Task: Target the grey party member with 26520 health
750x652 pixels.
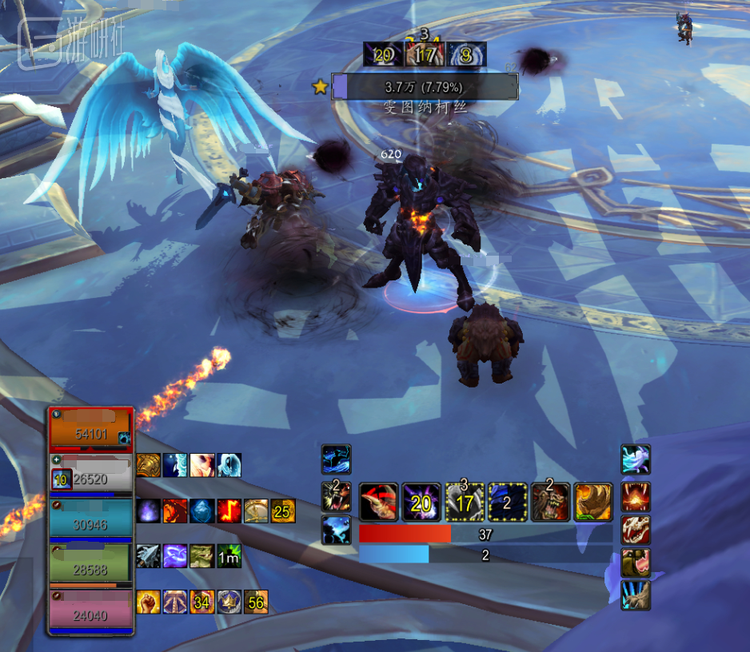Action: tap(91, 476)
